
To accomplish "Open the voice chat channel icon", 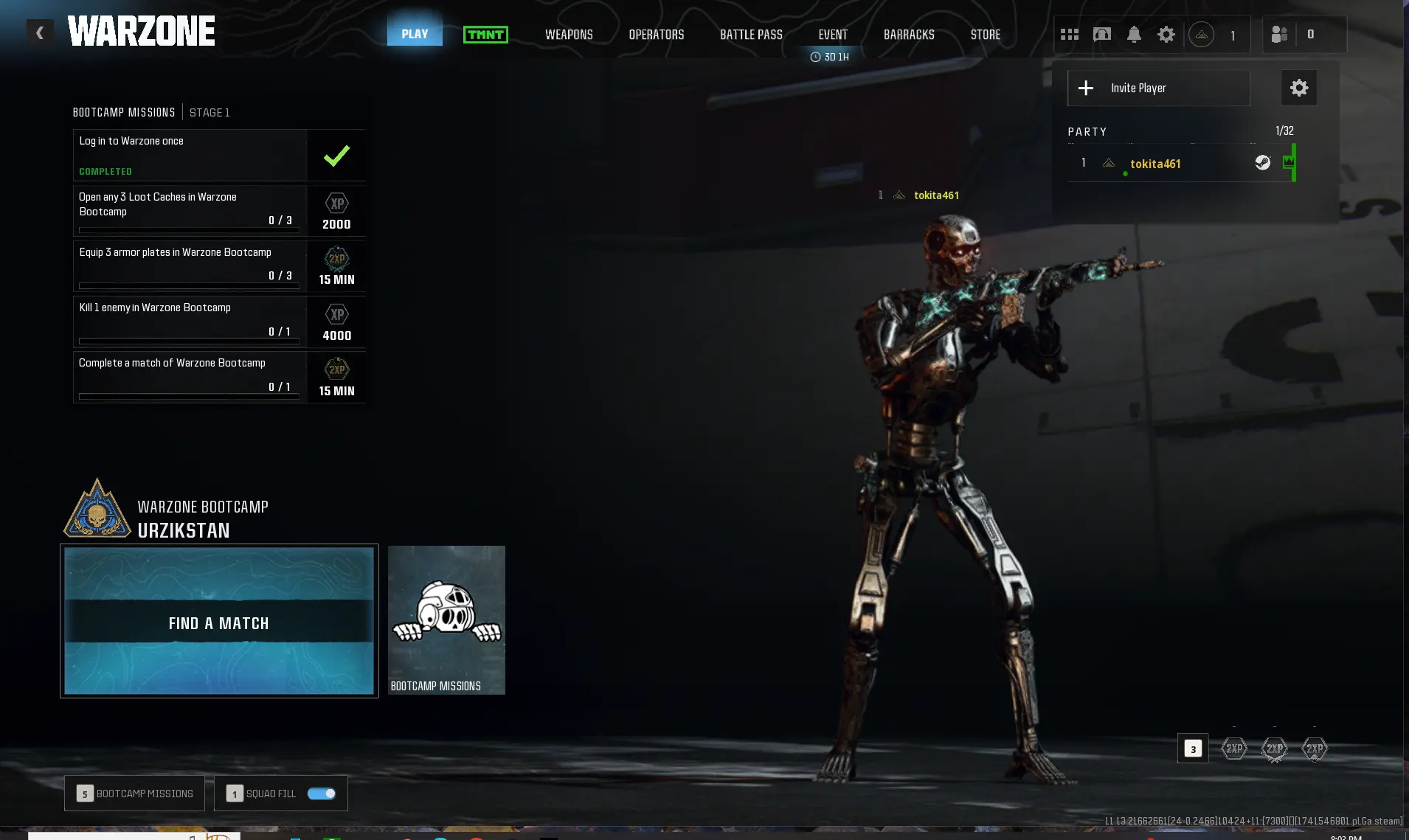I will pyautogui.click(x=1101, y=33).
